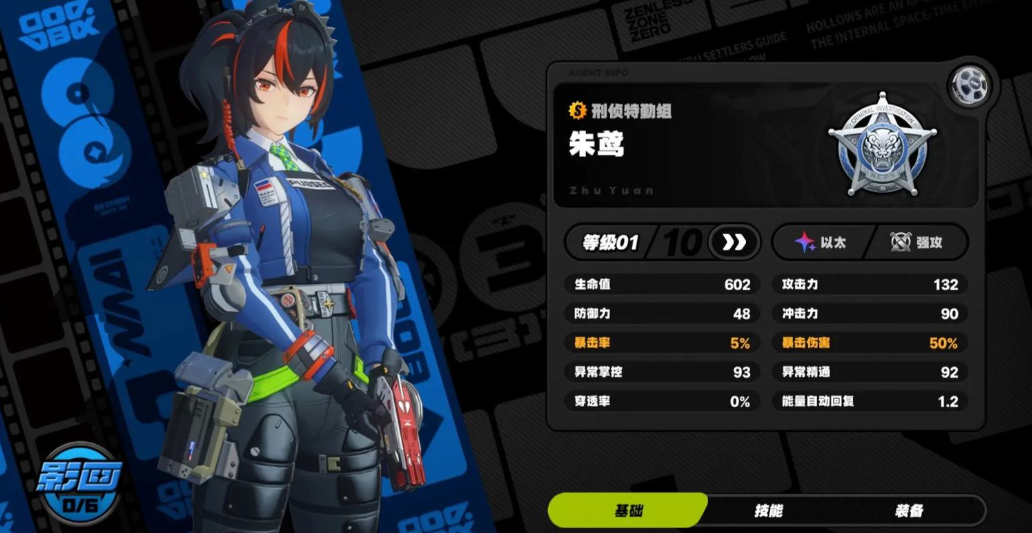Viewport: 1032px width, 533px height.
Task: Click the double-arrow level up button
Action: click(x=734, y=242)
